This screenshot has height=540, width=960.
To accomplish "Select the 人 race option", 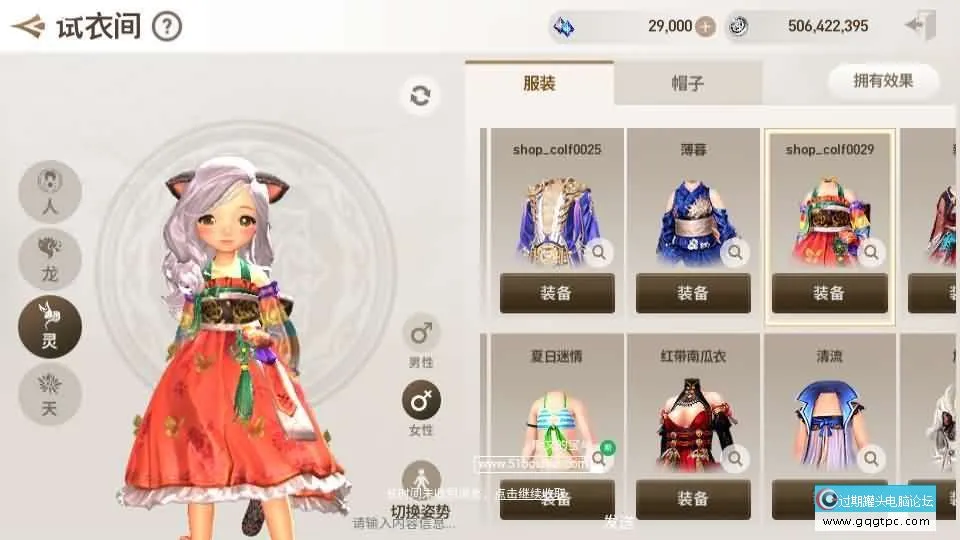I will click(x=50, y=193).
